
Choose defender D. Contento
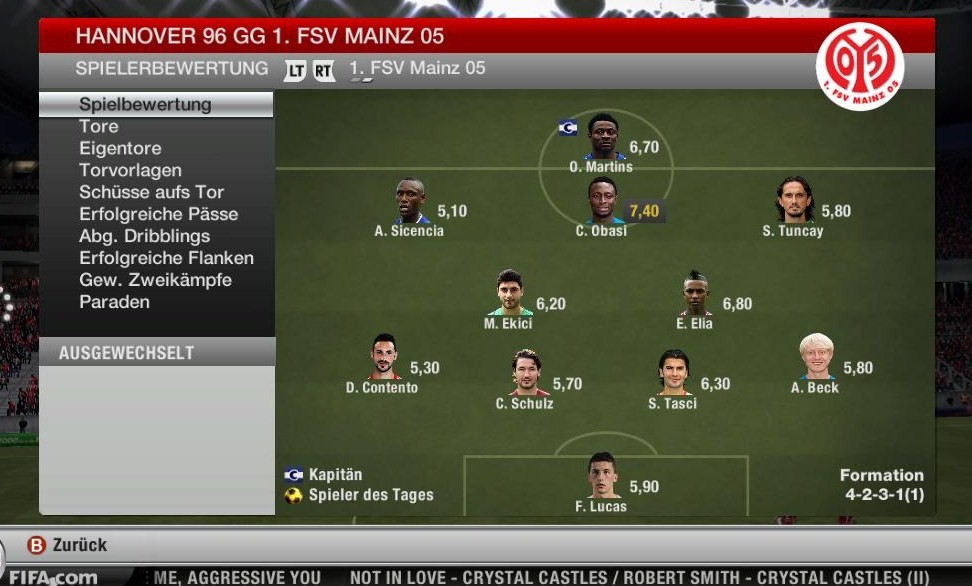[384, 357]
